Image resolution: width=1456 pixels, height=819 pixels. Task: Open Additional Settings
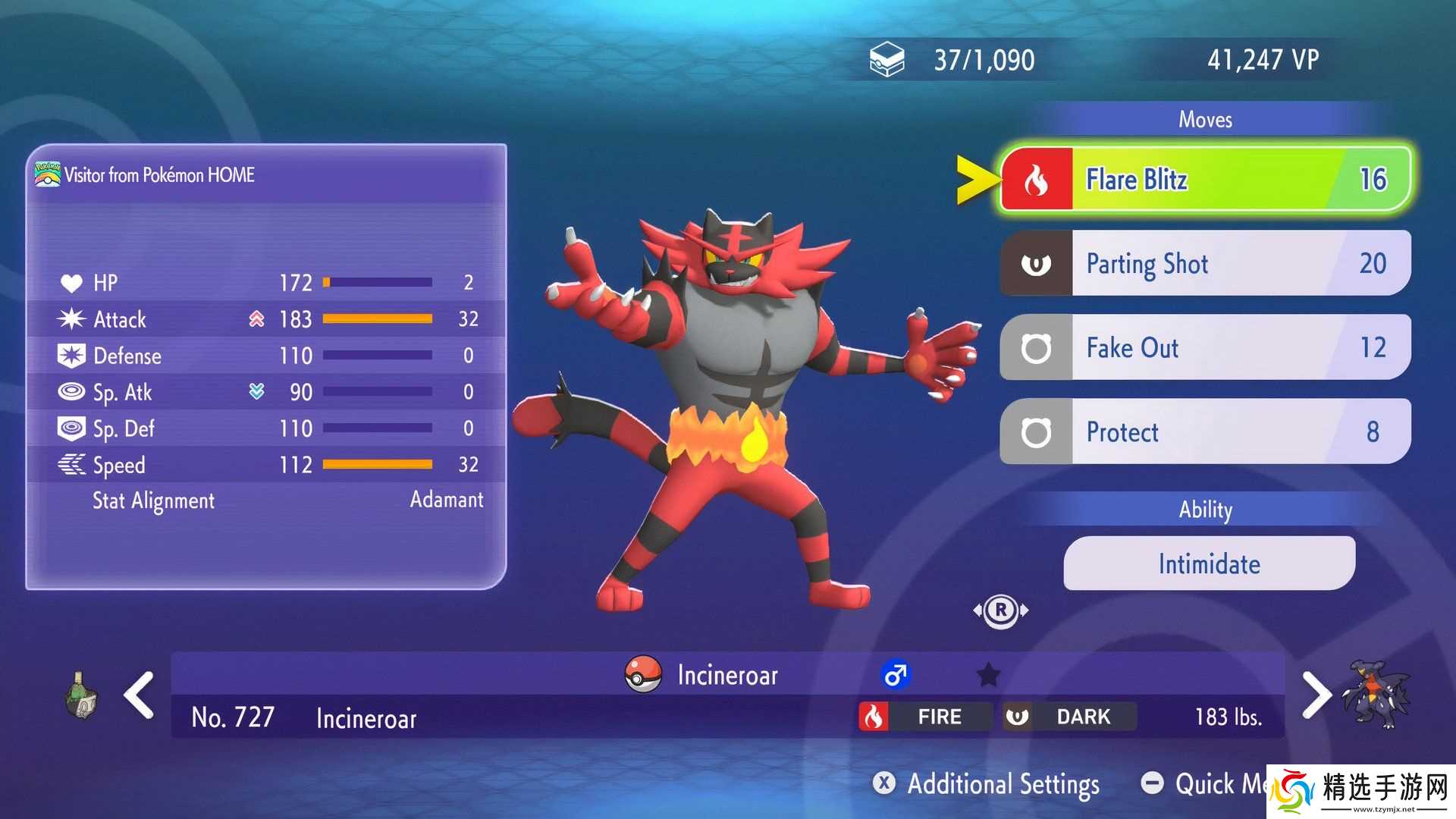pos(987,783)
